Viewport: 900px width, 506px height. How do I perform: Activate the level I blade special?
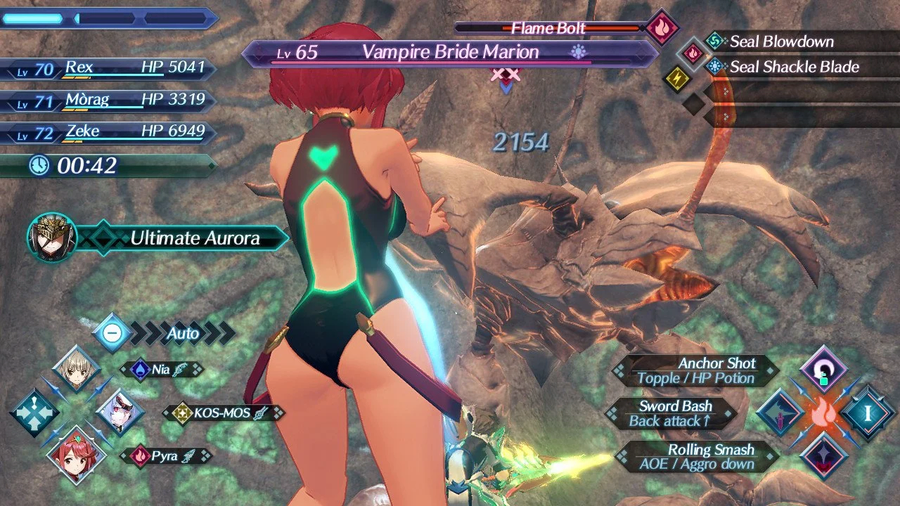click(866, 412)
